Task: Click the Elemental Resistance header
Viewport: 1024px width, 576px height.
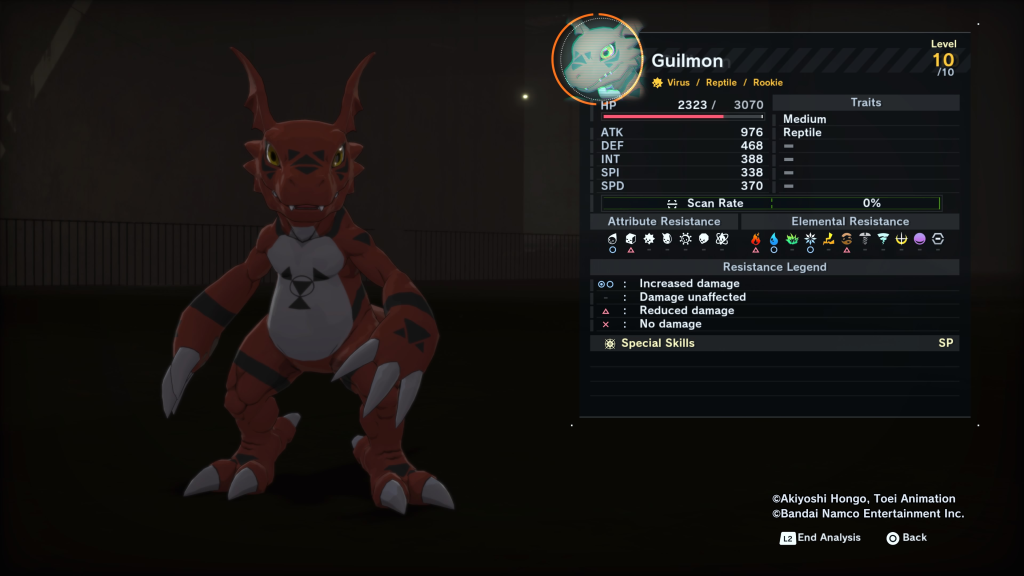Action: click(x=850, y=221)
